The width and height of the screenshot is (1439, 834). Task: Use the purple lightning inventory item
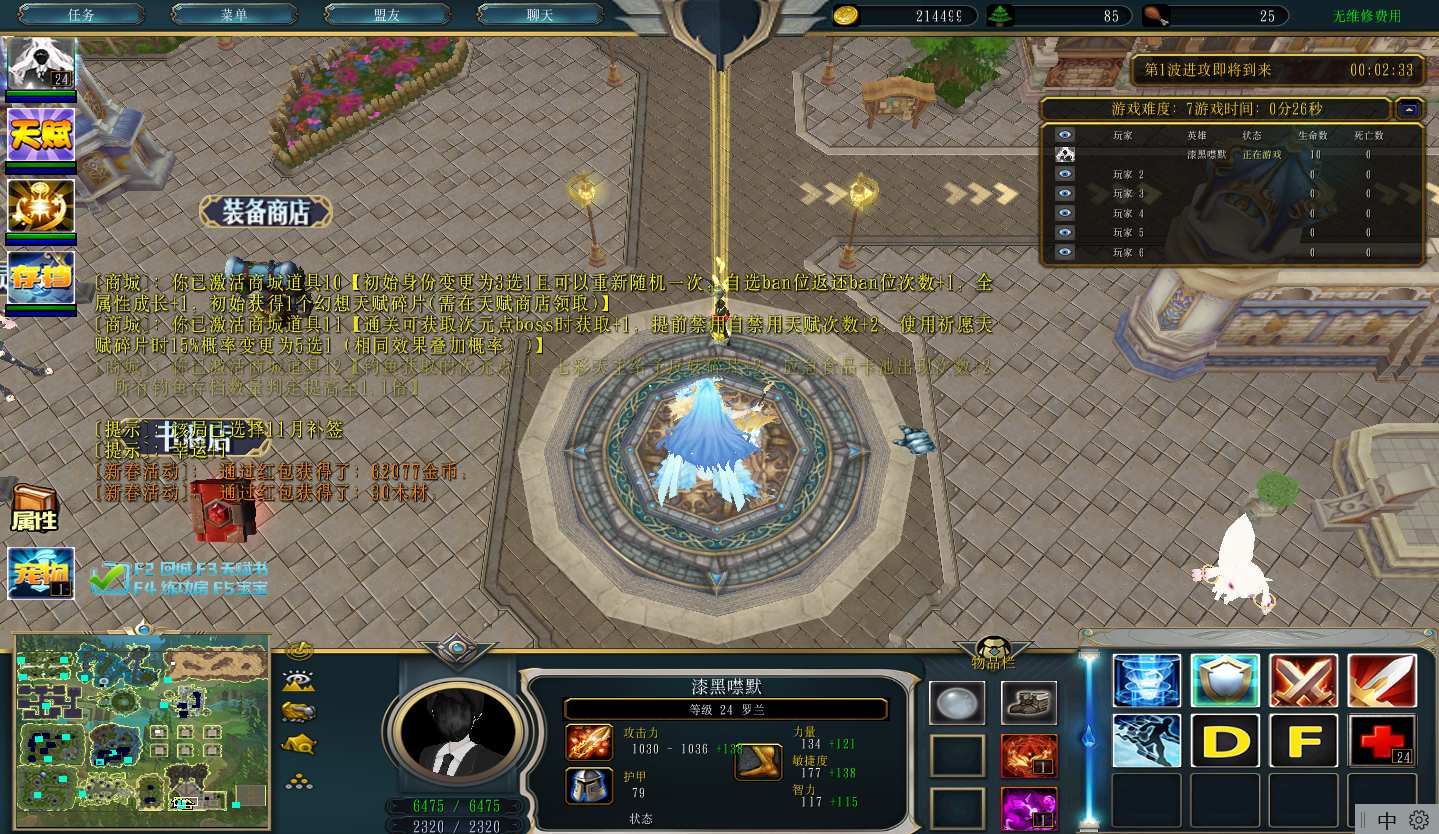coord(1028,808)
